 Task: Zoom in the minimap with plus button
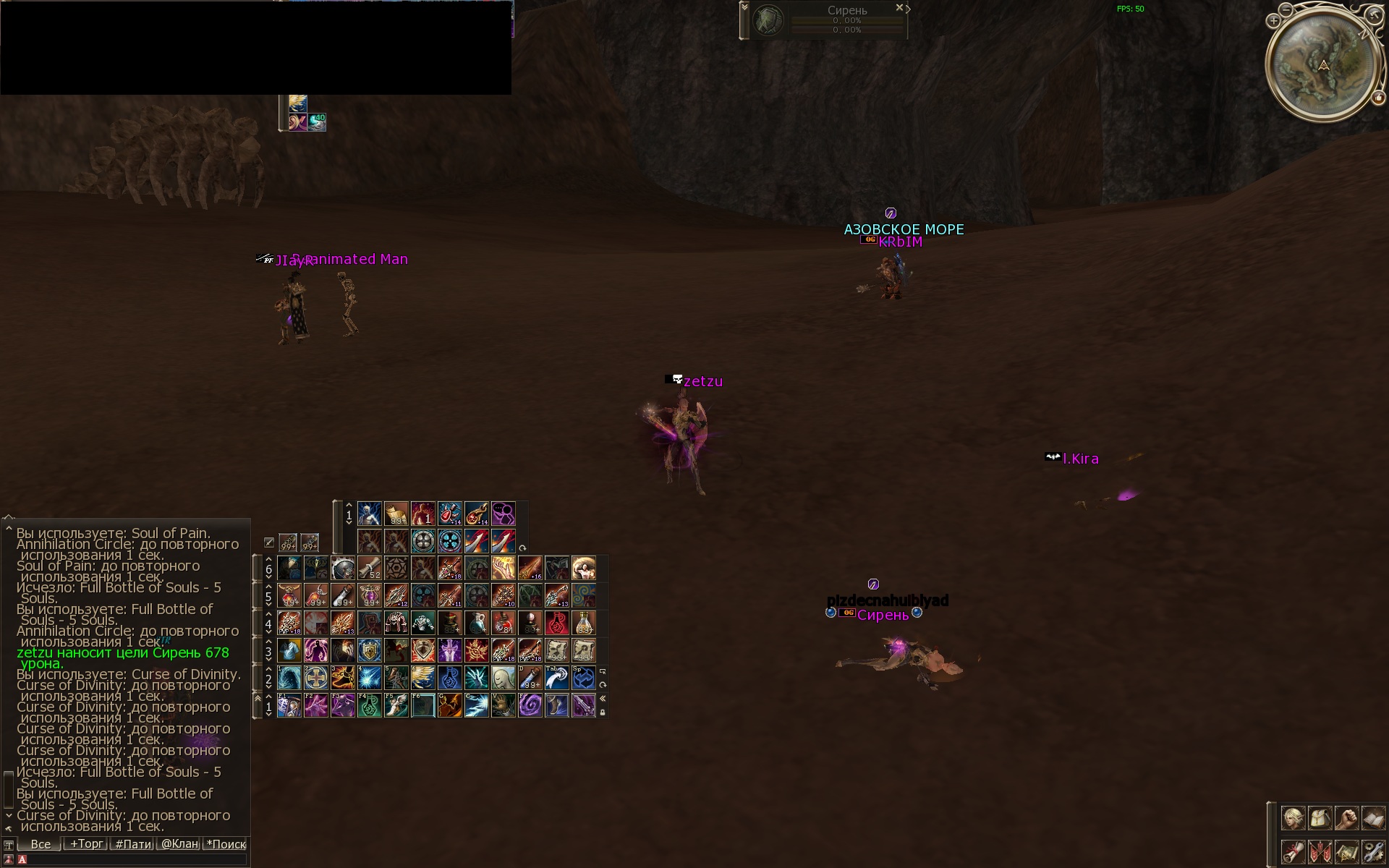1273,22
